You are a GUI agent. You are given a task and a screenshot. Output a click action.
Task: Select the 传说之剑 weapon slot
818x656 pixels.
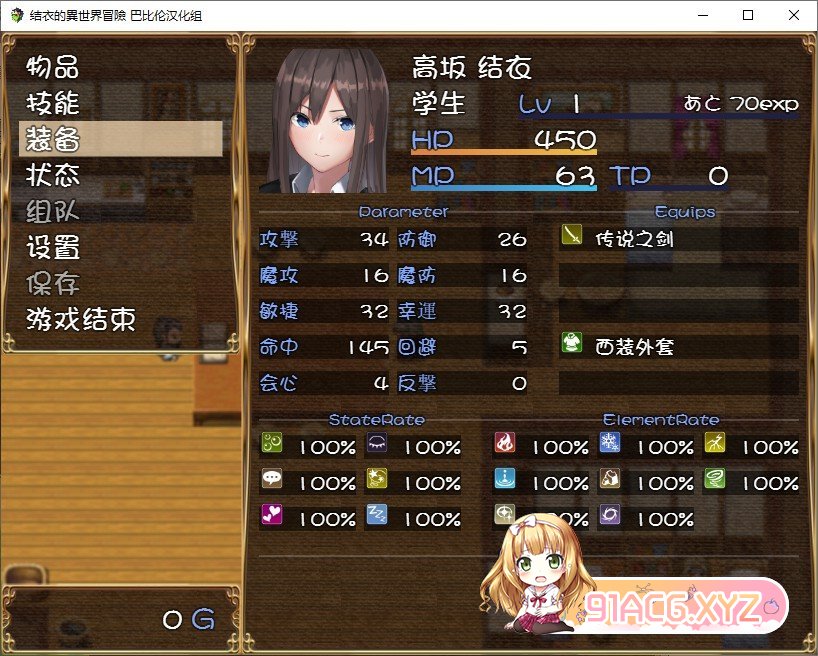(x=678, y=239)
